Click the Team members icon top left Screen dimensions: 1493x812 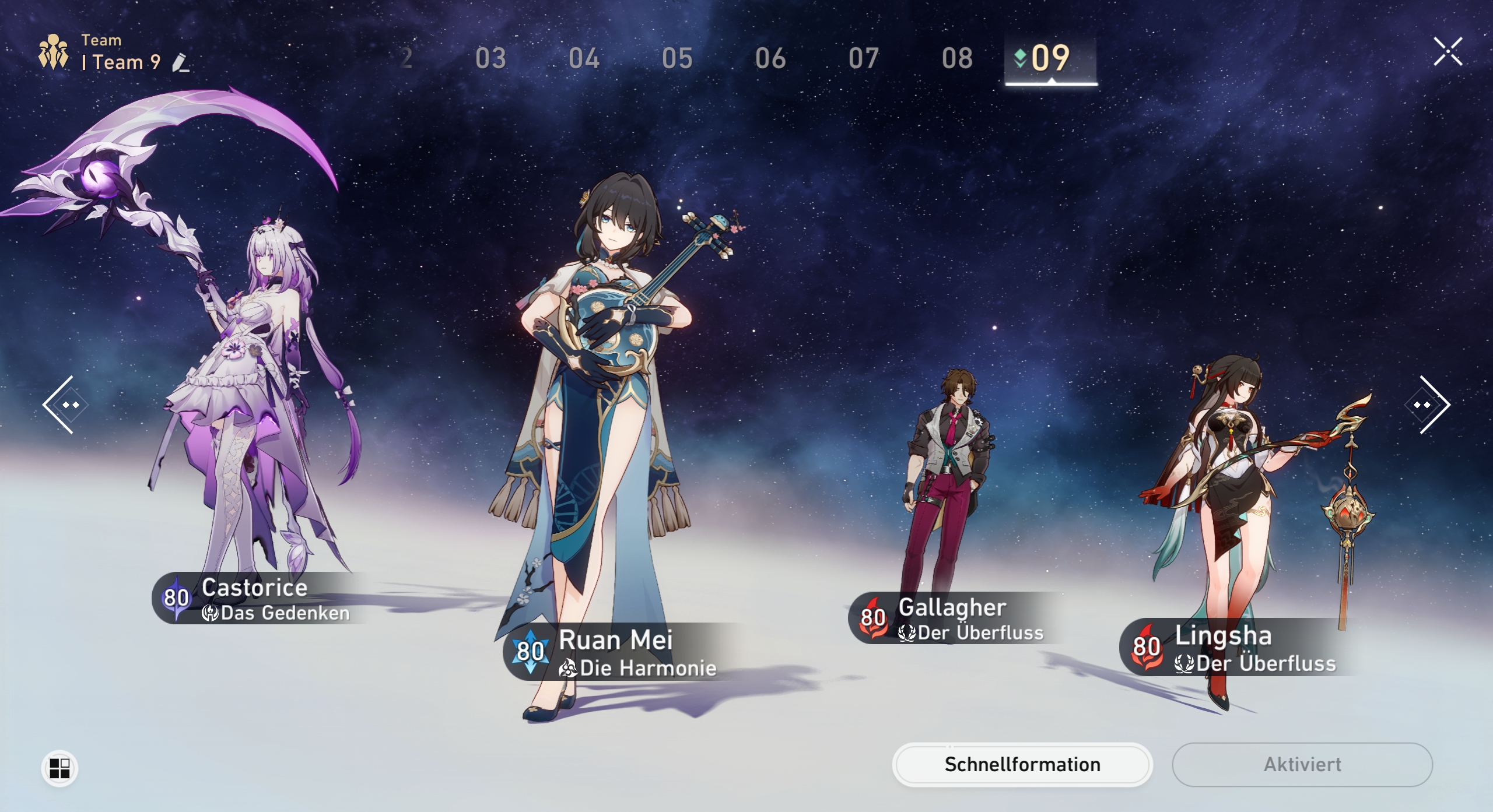pos(52,51)
